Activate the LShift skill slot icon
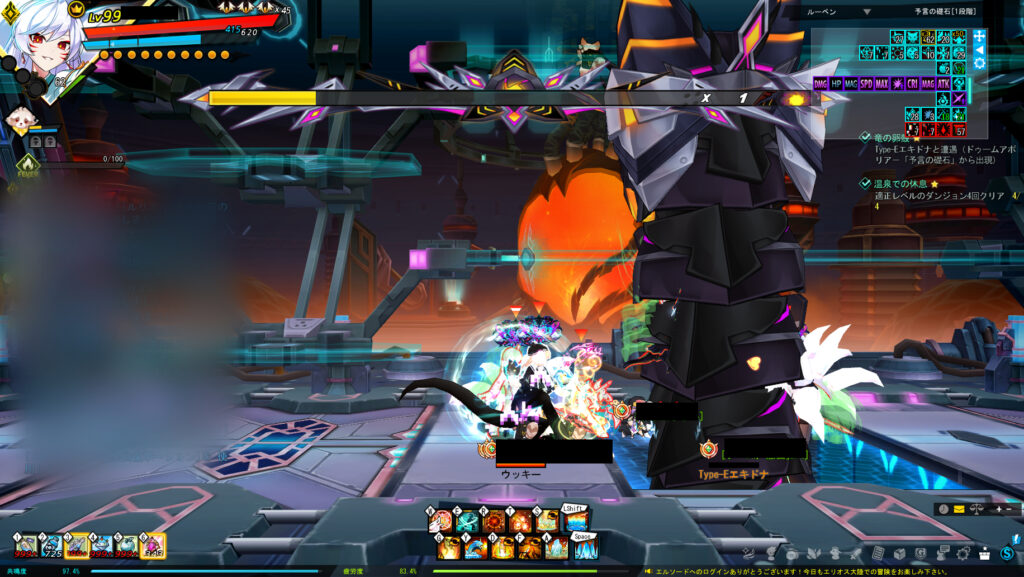The image size is (1024, 577). 575,521
